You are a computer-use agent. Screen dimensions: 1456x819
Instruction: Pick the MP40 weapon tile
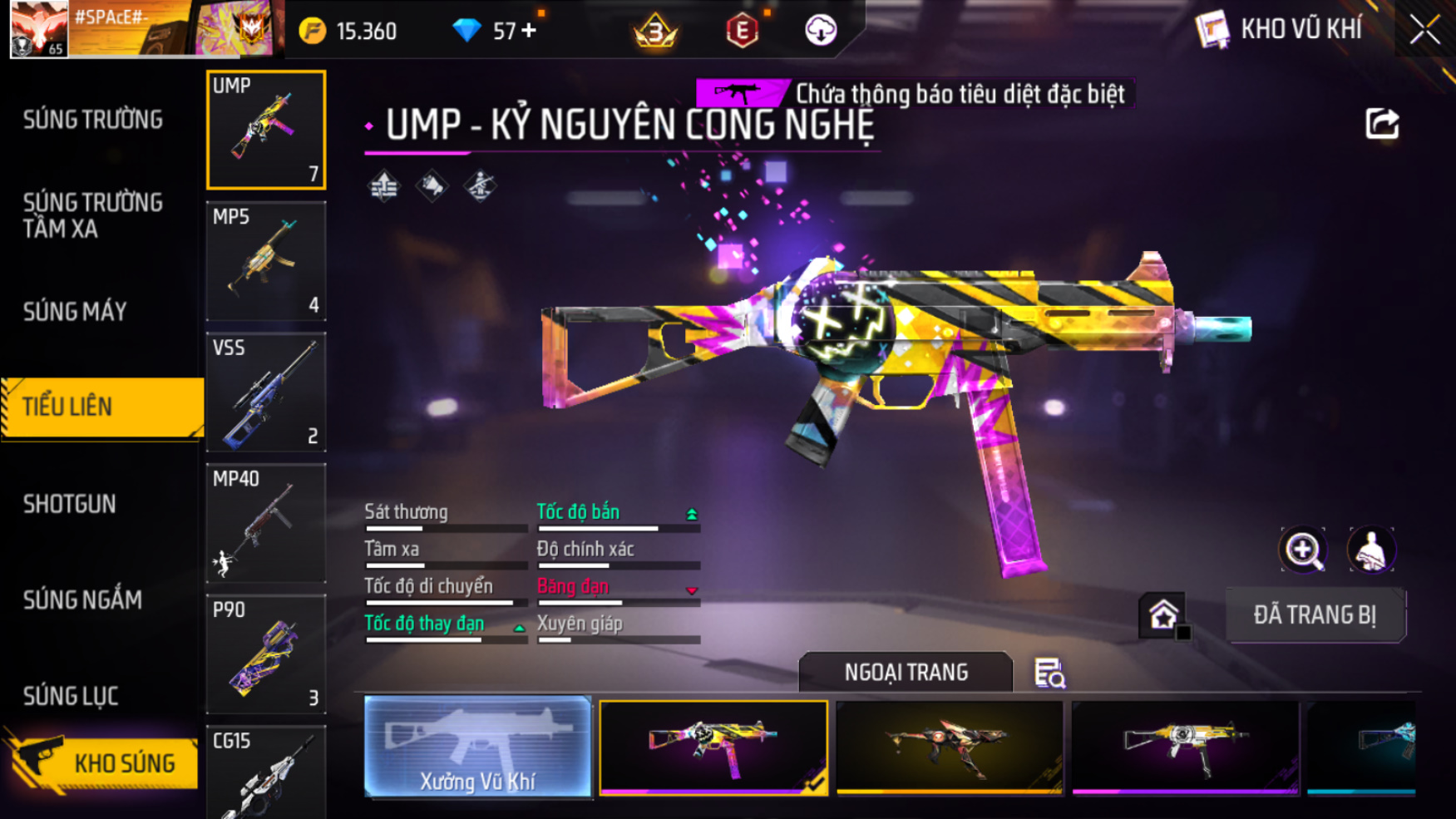[266, 523]
